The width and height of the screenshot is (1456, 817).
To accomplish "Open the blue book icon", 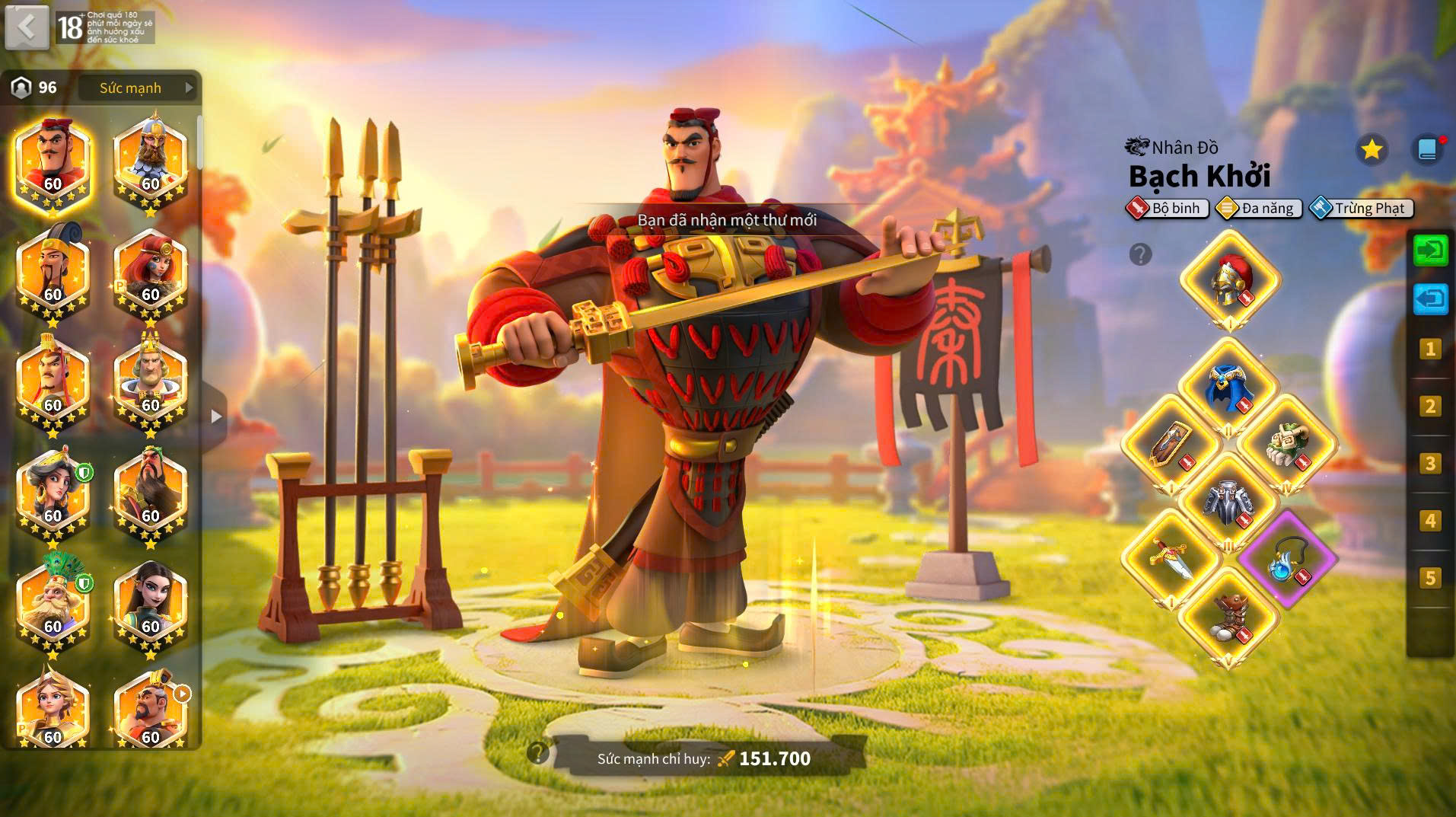I will click(1427, 149).
